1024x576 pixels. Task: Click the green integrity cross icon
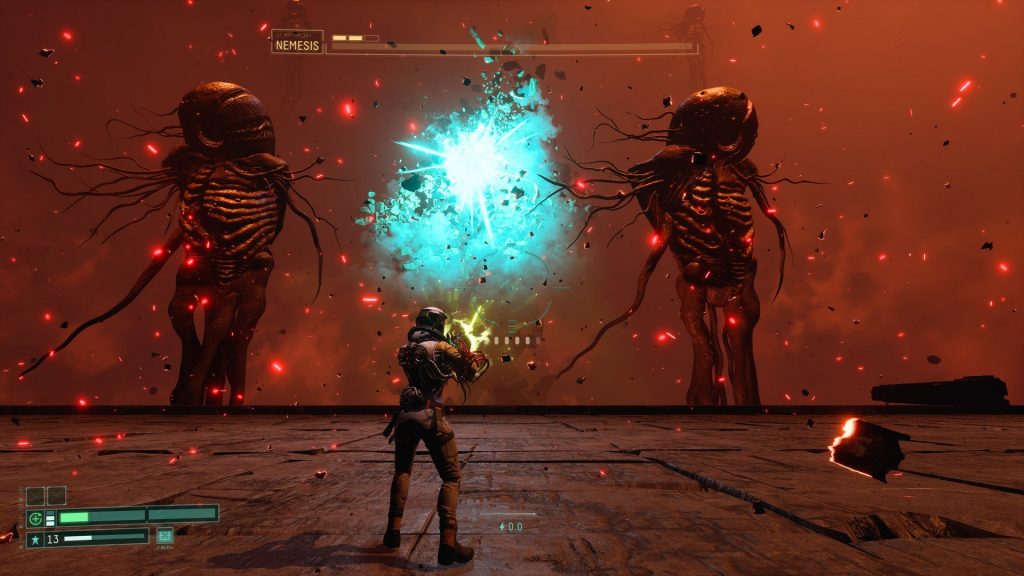click(36, 518)
